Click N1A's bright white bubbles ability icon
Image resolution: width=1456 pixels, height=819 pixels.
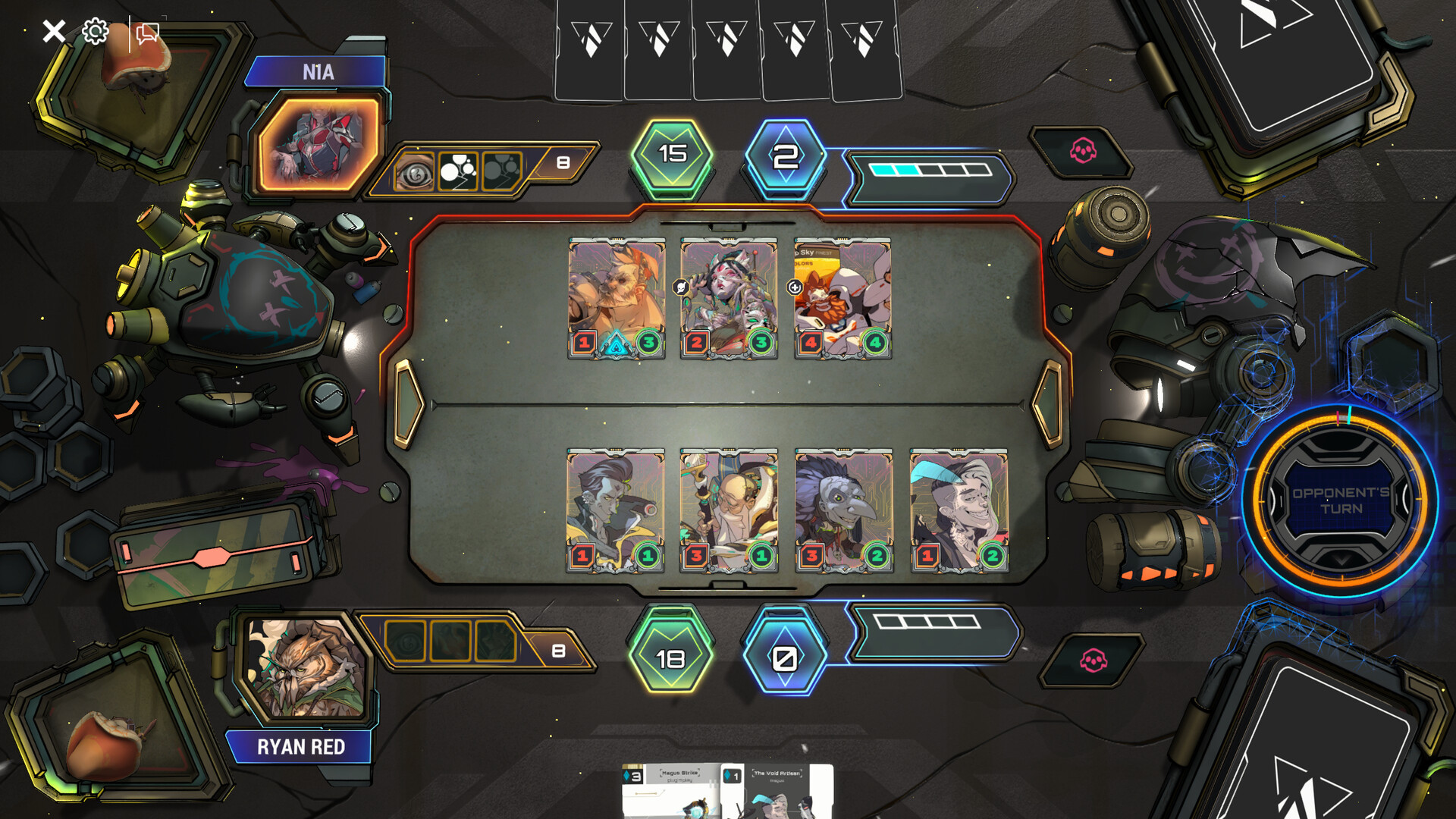click(x=458, y=171)
